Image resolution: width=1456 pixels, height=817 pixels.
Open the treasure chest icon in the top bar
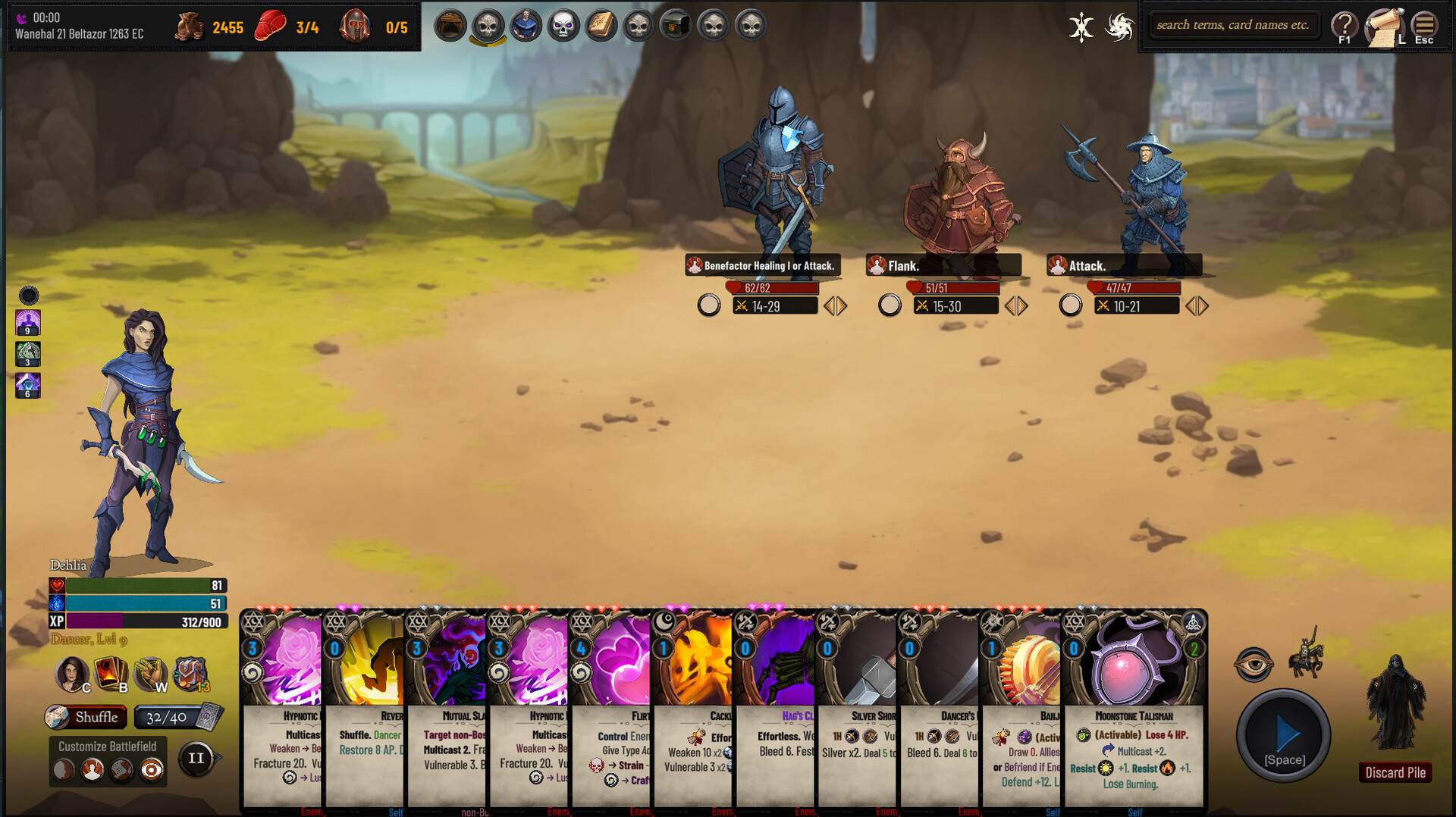pyautogui.click(x=676, y=24)
